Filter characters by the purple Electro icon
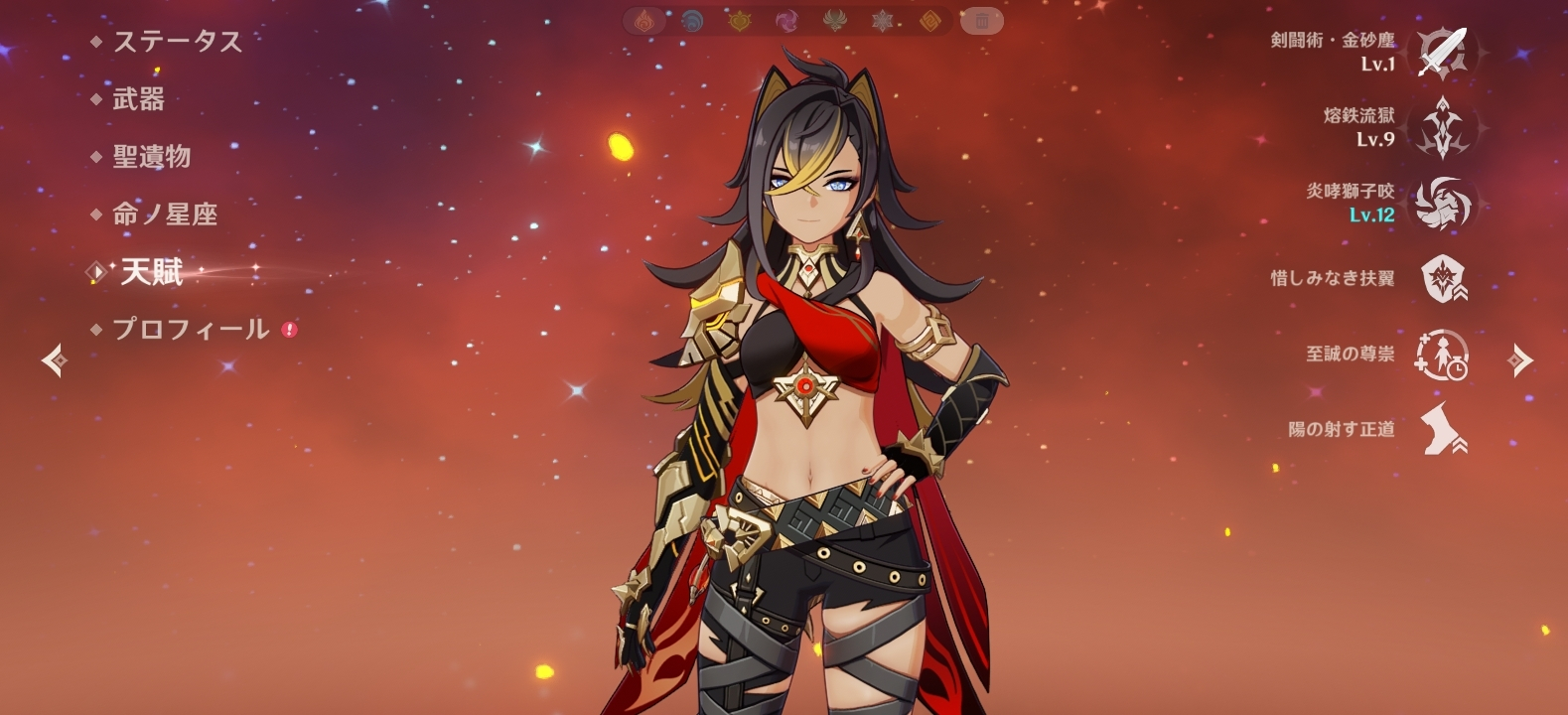This screenshot has width=1568, height=715. [785, 20]
